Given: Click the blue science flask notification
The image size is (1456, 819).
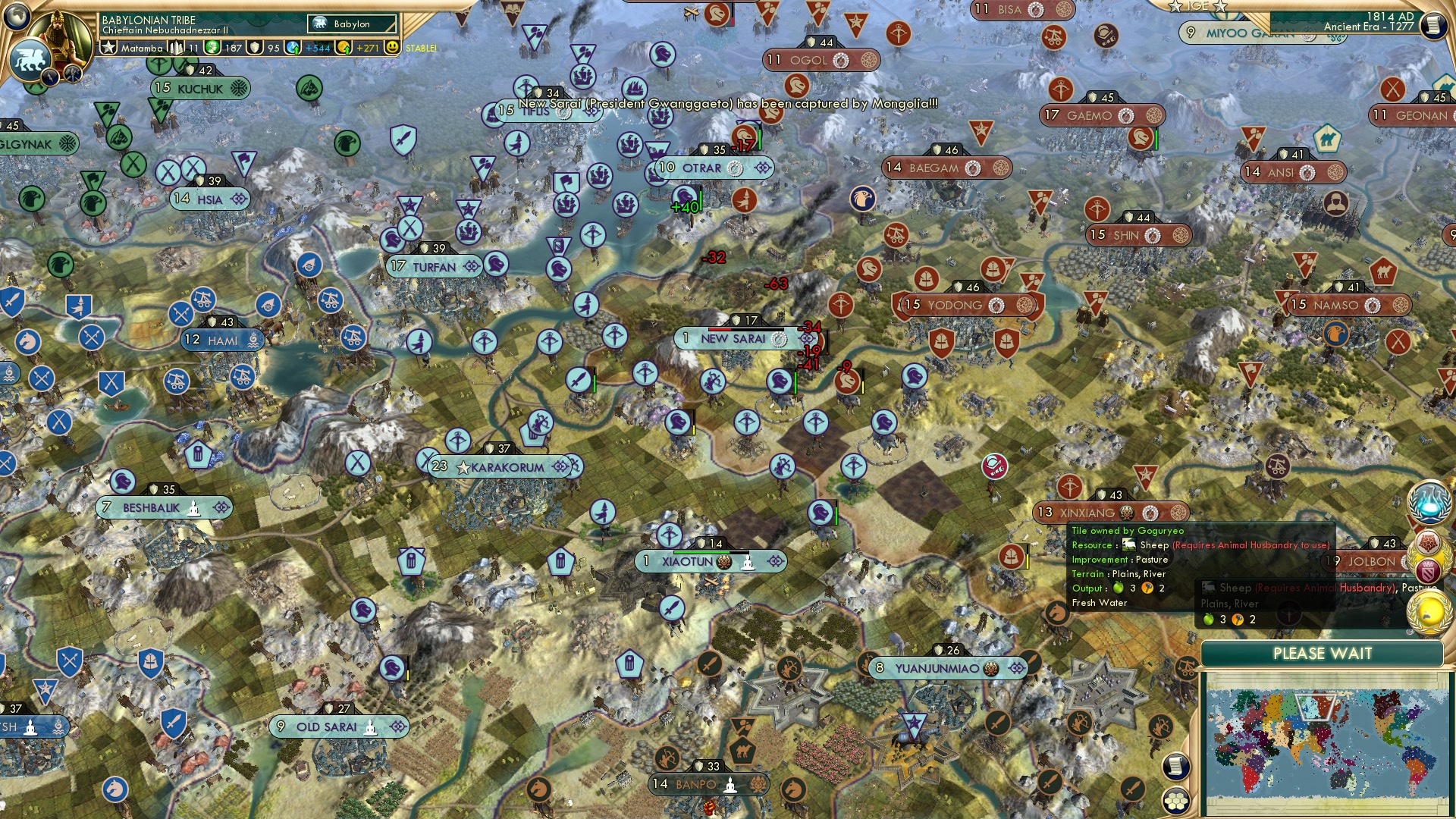Looking at the screenshot, I should coord(1429,501).
